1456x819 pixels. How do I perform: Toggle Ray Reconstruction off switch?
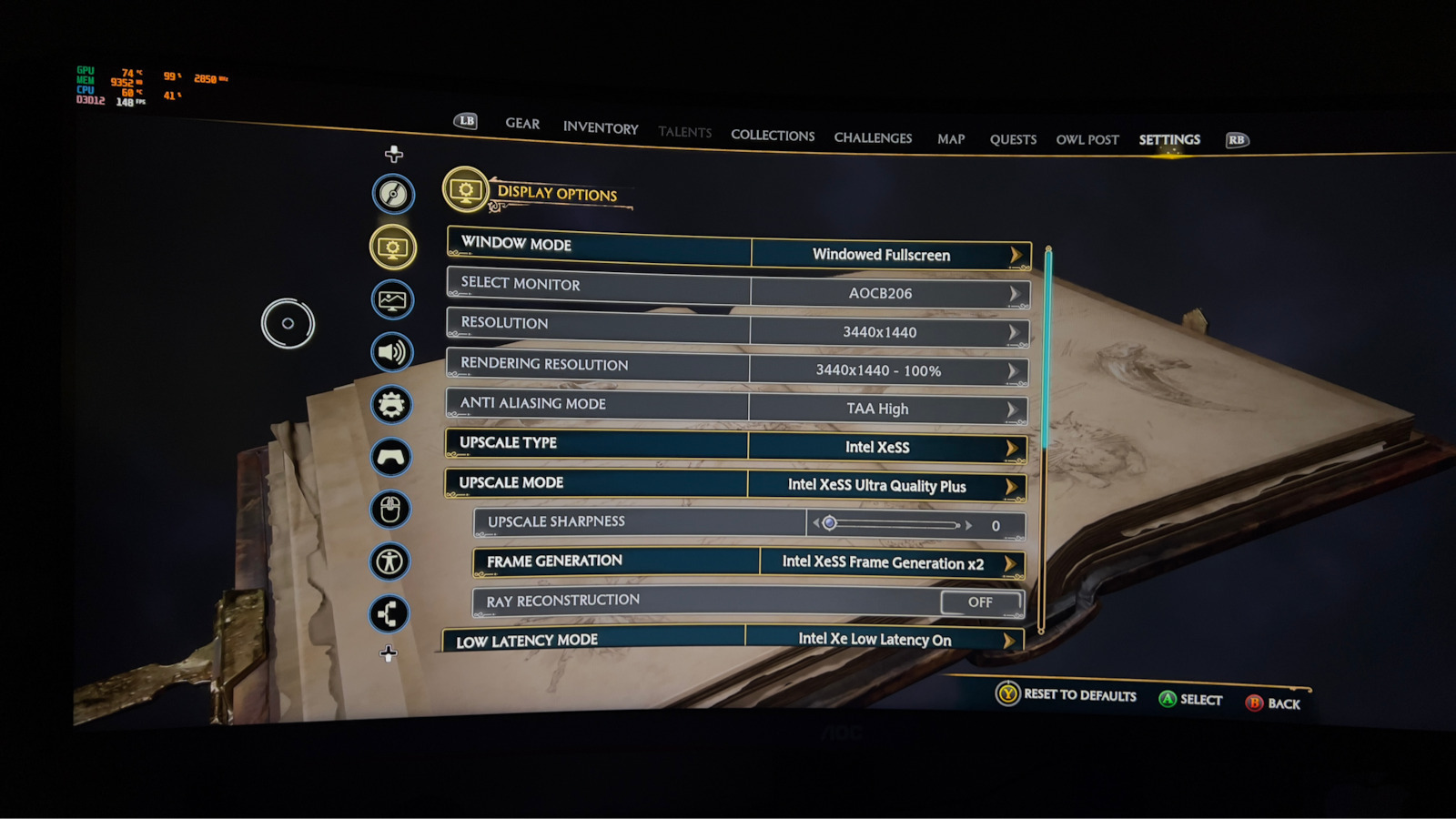pyautogui.click(x=980, y=602)
